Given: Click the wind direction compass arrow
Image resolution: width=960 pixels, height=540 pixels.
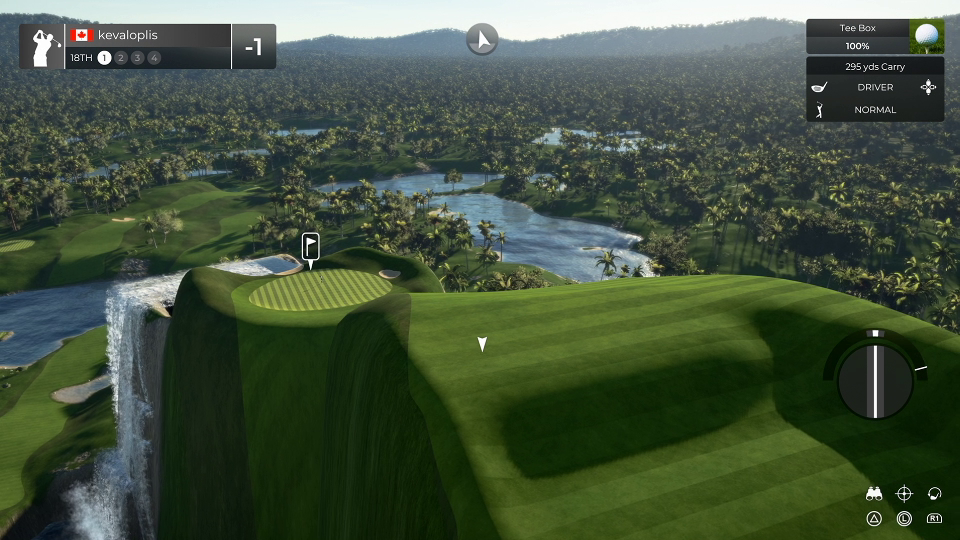Looking at the screenshot, I should [482, 40].
